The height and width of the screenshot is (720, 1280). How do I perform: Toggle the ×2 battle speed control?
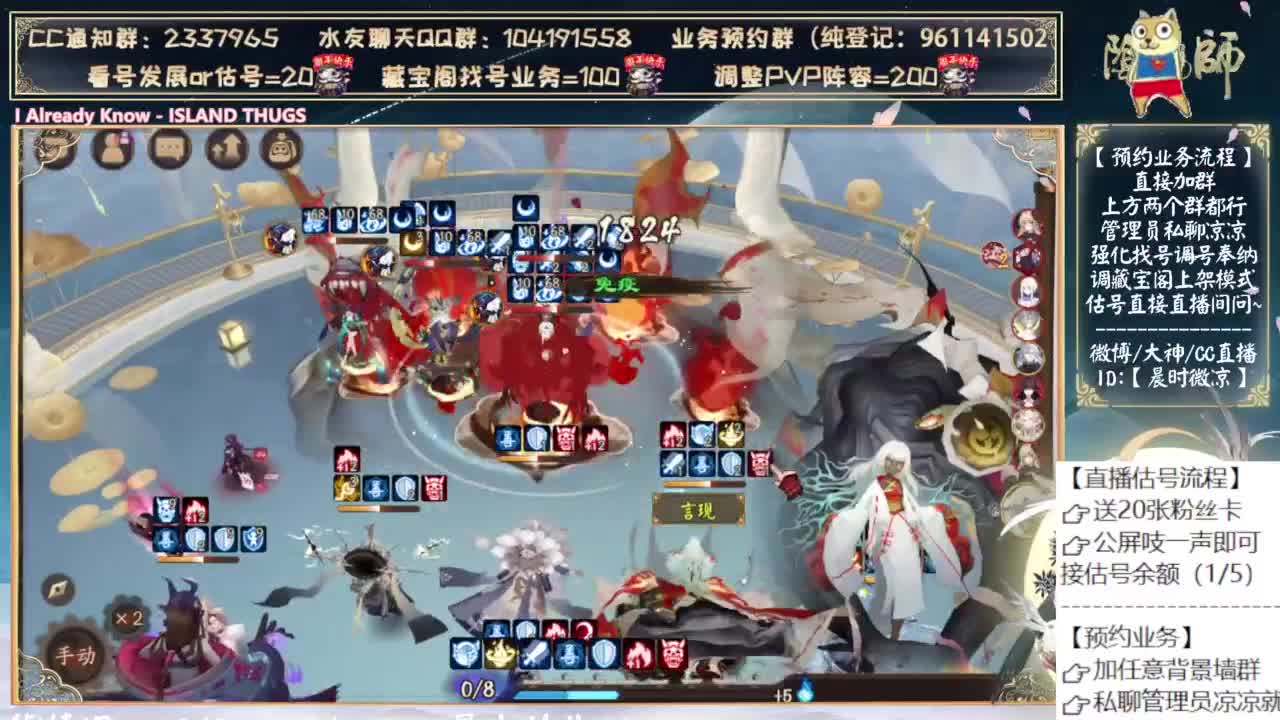(128, 617)
